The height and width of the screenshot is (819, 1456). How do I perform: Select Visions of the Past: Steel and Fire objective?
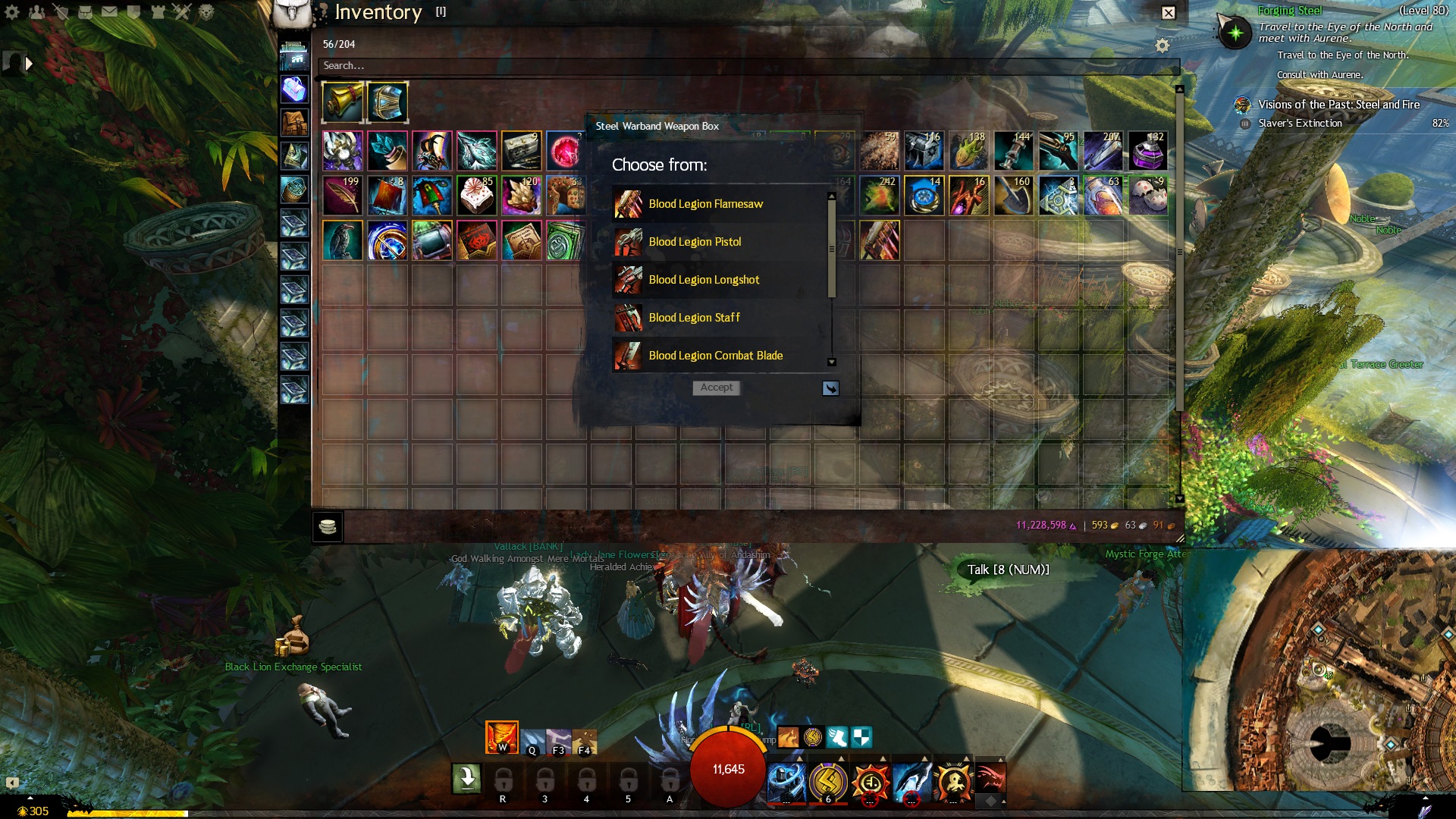pos(1338,105)
